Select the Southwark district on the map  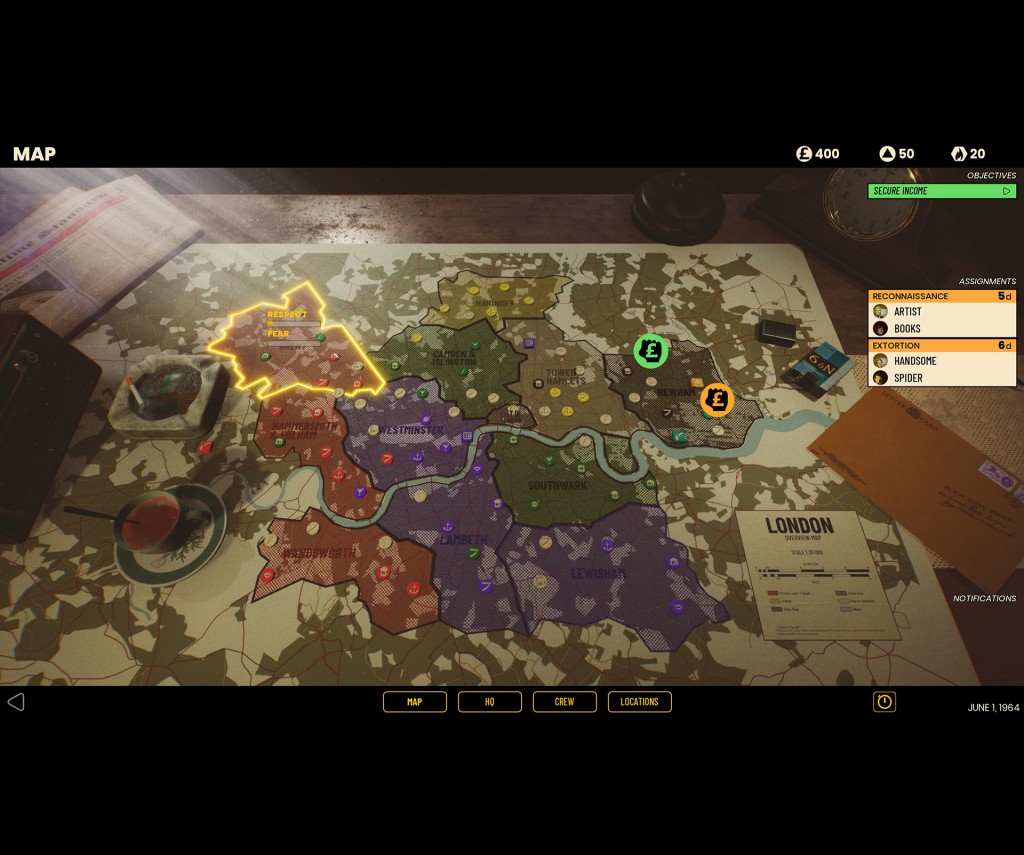click(x=557, y=486)
